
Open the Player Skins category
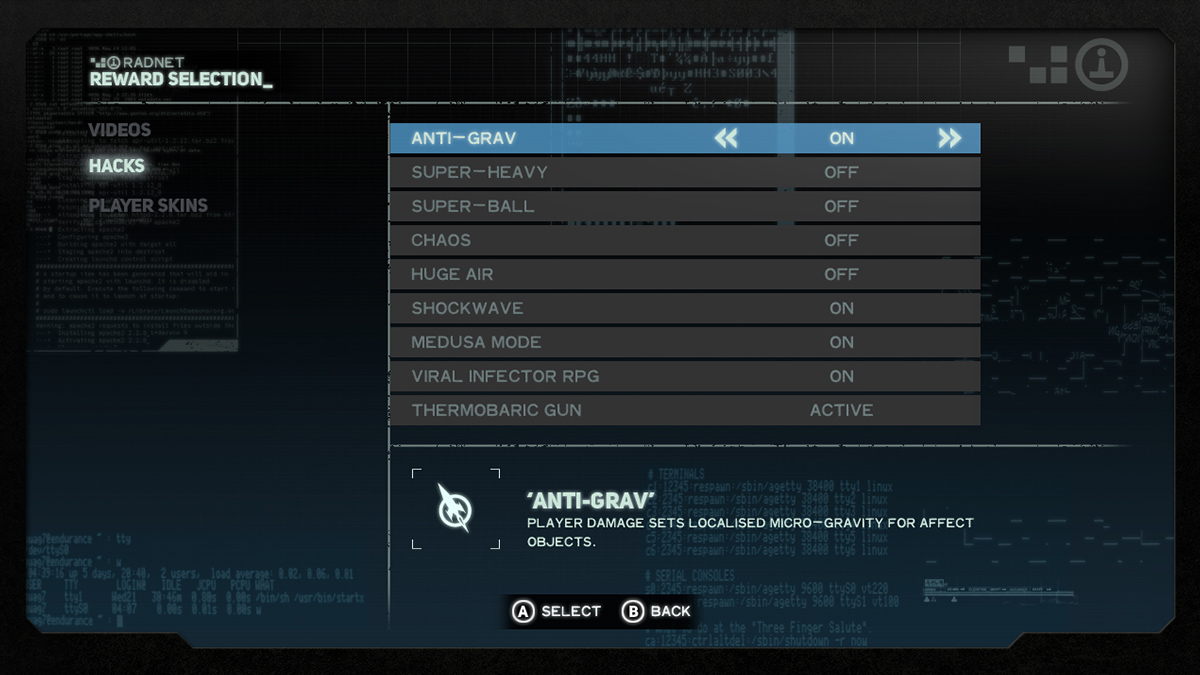coord(148,206)
